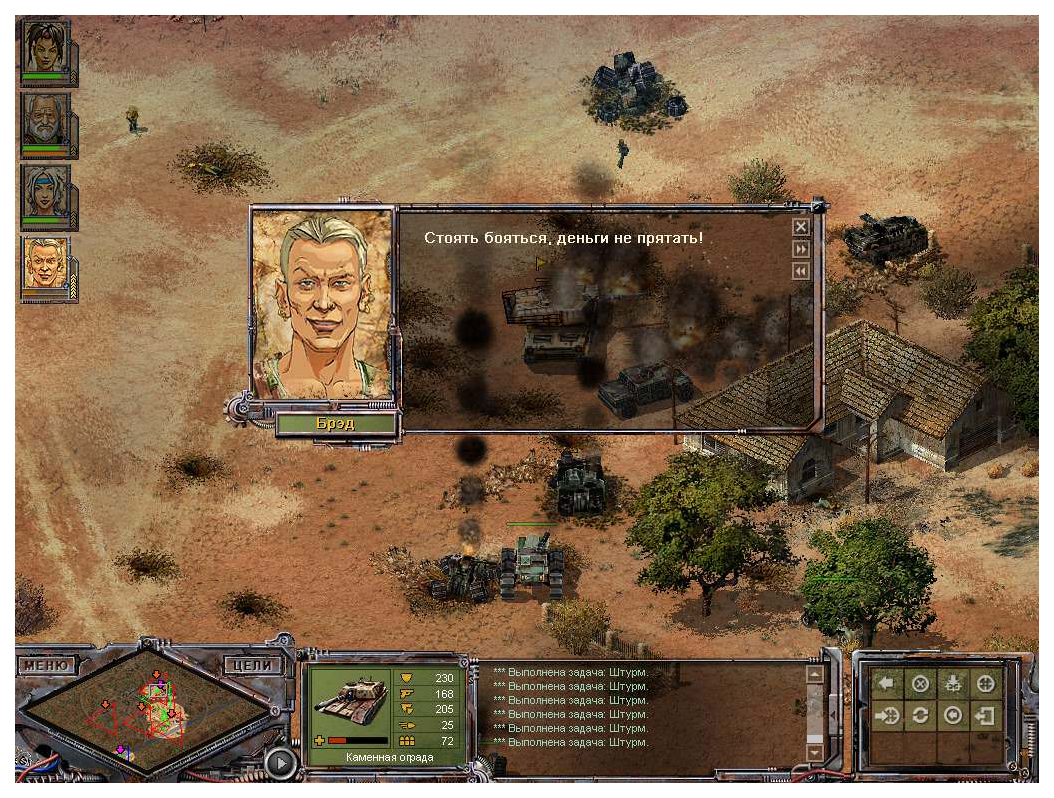Open the ЦЕЛИ objectives button

click(247, 665)
